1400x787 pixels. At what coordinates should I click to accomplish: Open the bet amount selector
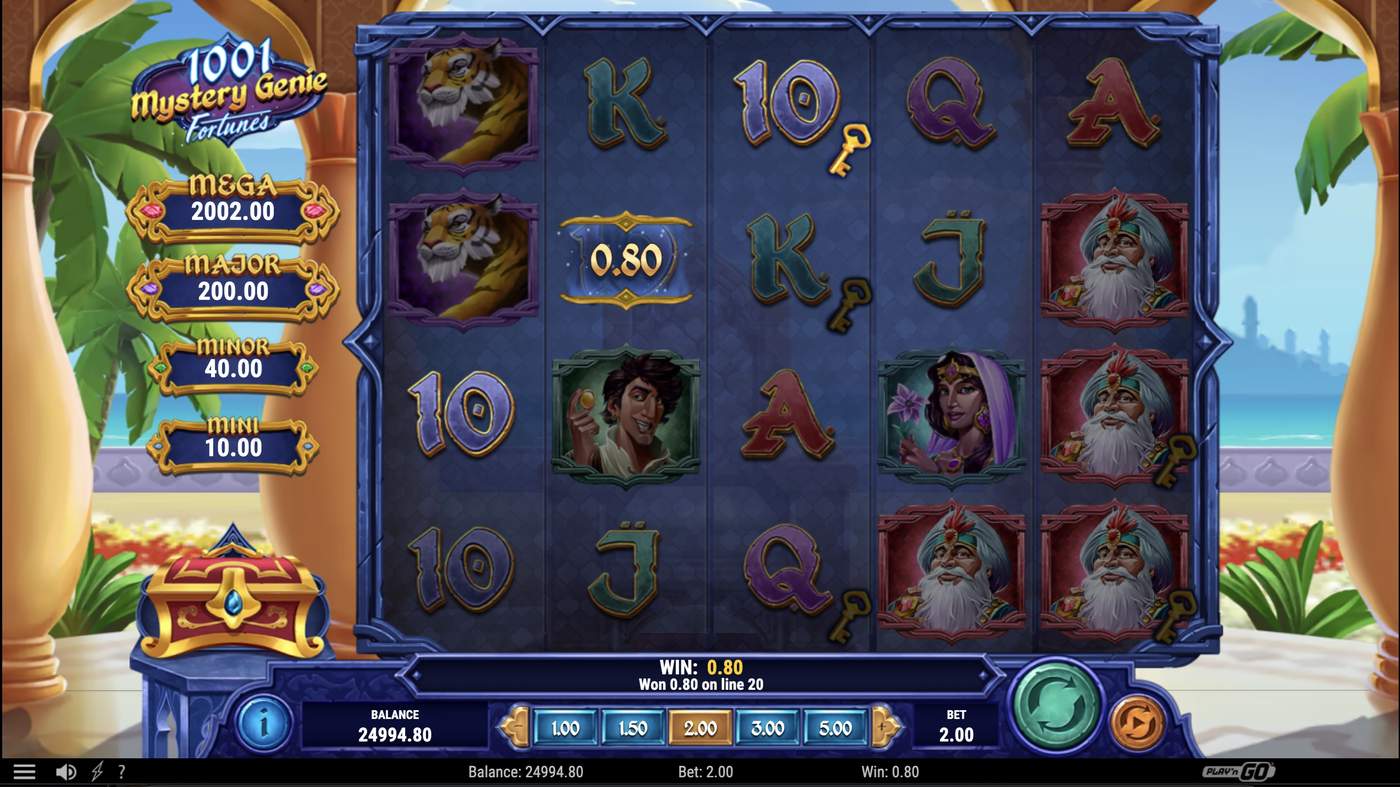point(955,725)
